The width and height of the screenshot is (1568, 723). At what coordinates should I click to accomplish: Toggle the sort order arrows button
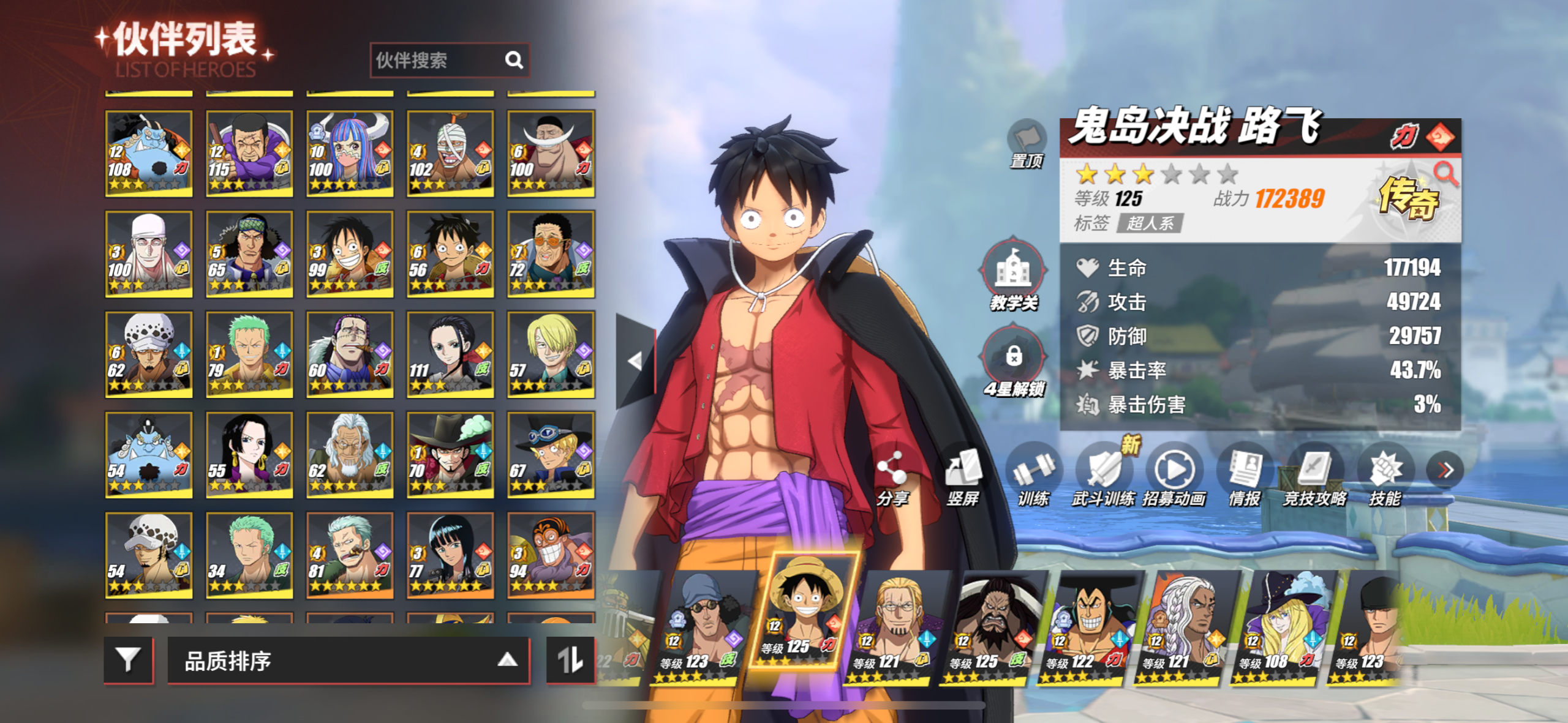coord(570,660)
